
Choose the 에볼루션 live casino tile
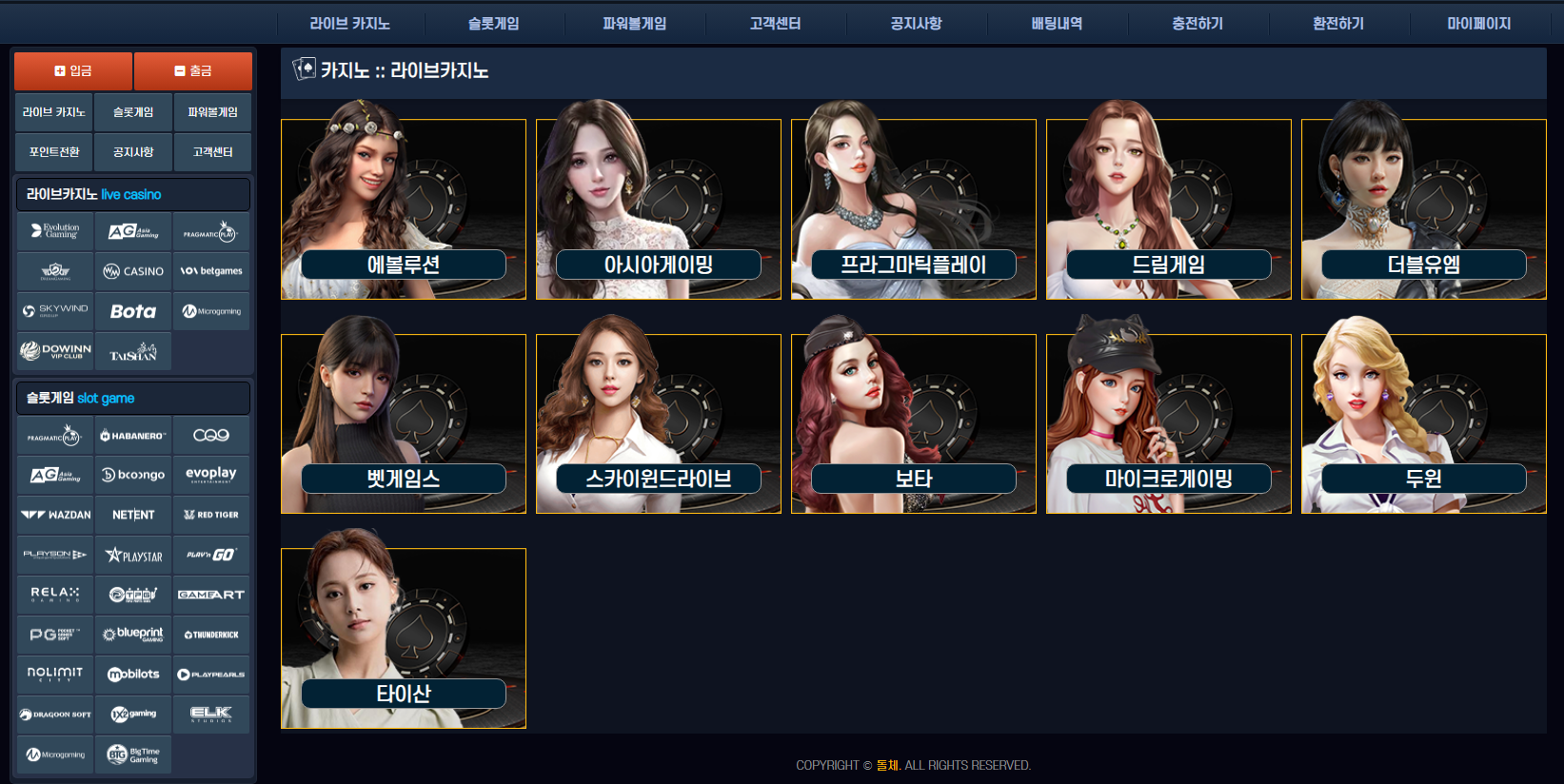(404, 209)
